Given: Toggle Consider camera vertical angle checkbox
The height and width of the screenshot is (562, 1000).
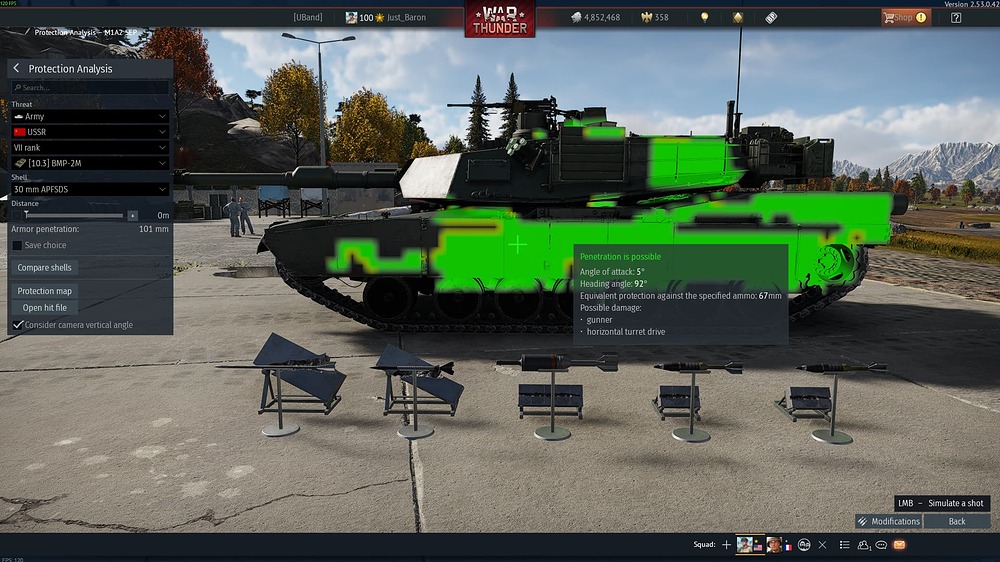Looking at the screenshot, I should tap(17, 325).
